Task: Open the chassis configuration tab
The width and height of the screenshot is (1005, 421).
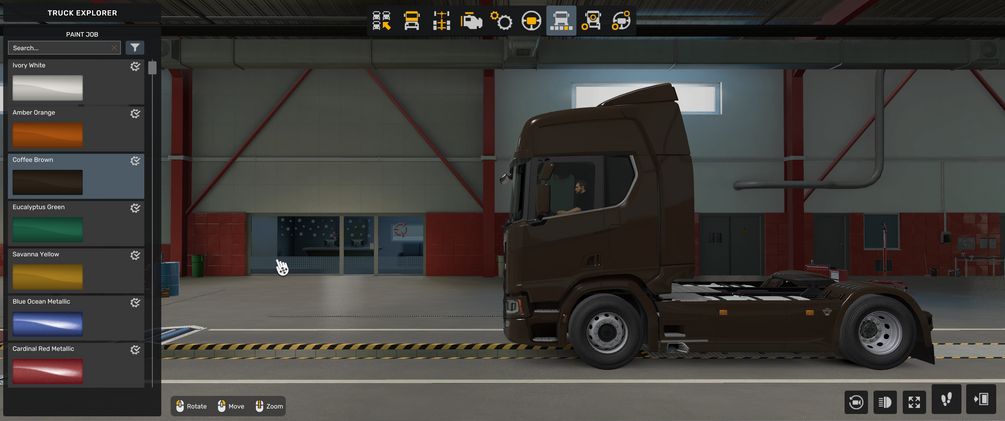Action: pyautogui.click(x=441, y=21)
